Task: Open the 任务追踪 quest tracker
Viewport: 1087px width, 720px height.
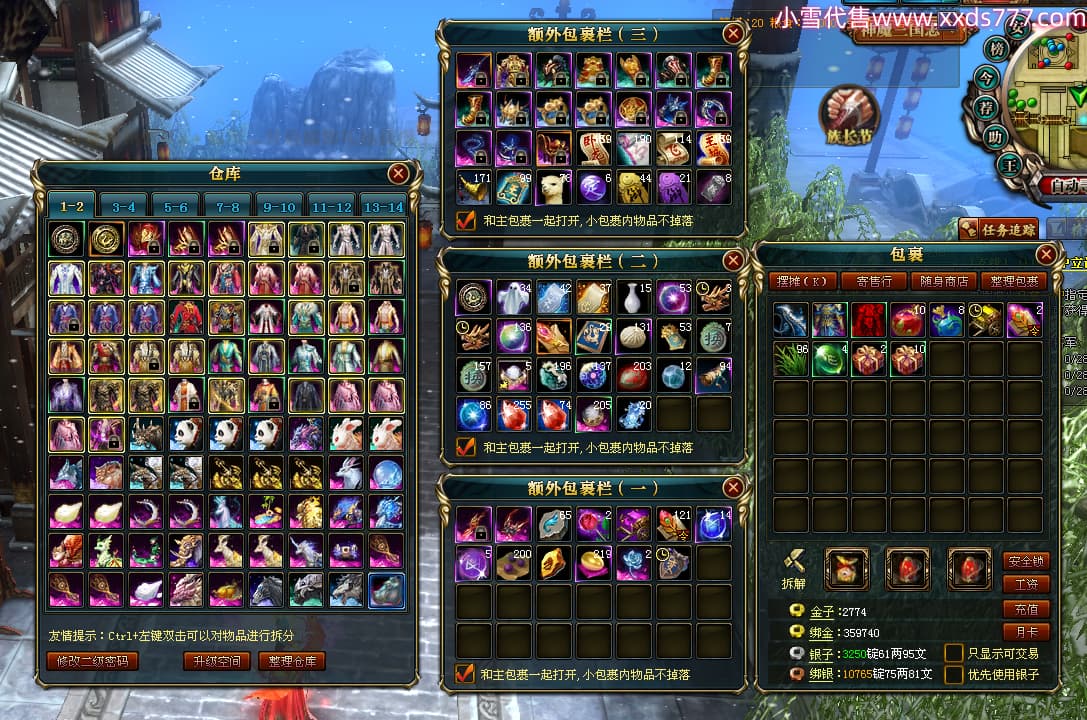Action: pos(998,229)
